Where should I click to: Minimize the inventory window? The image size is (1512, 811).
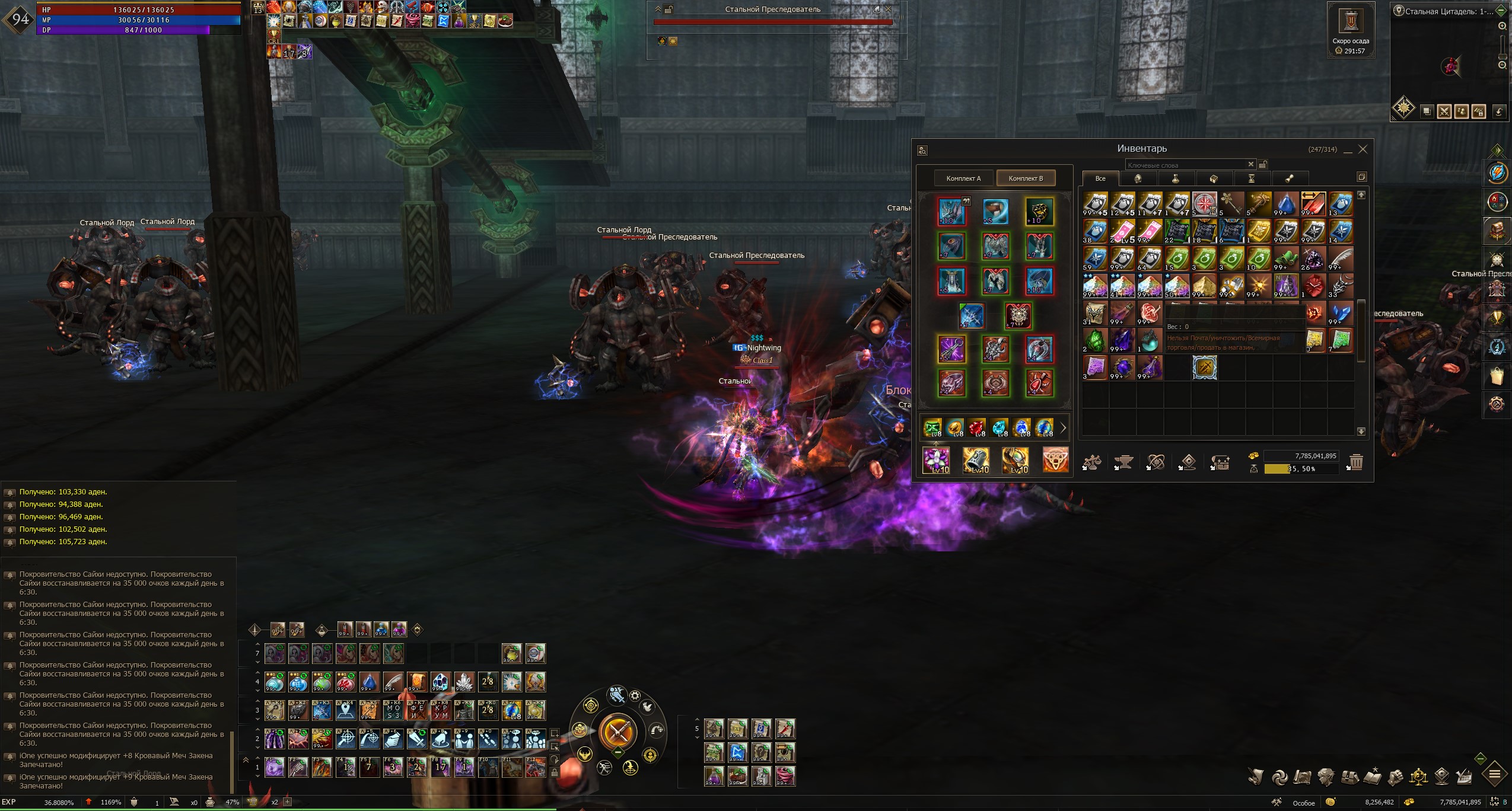1348,150
